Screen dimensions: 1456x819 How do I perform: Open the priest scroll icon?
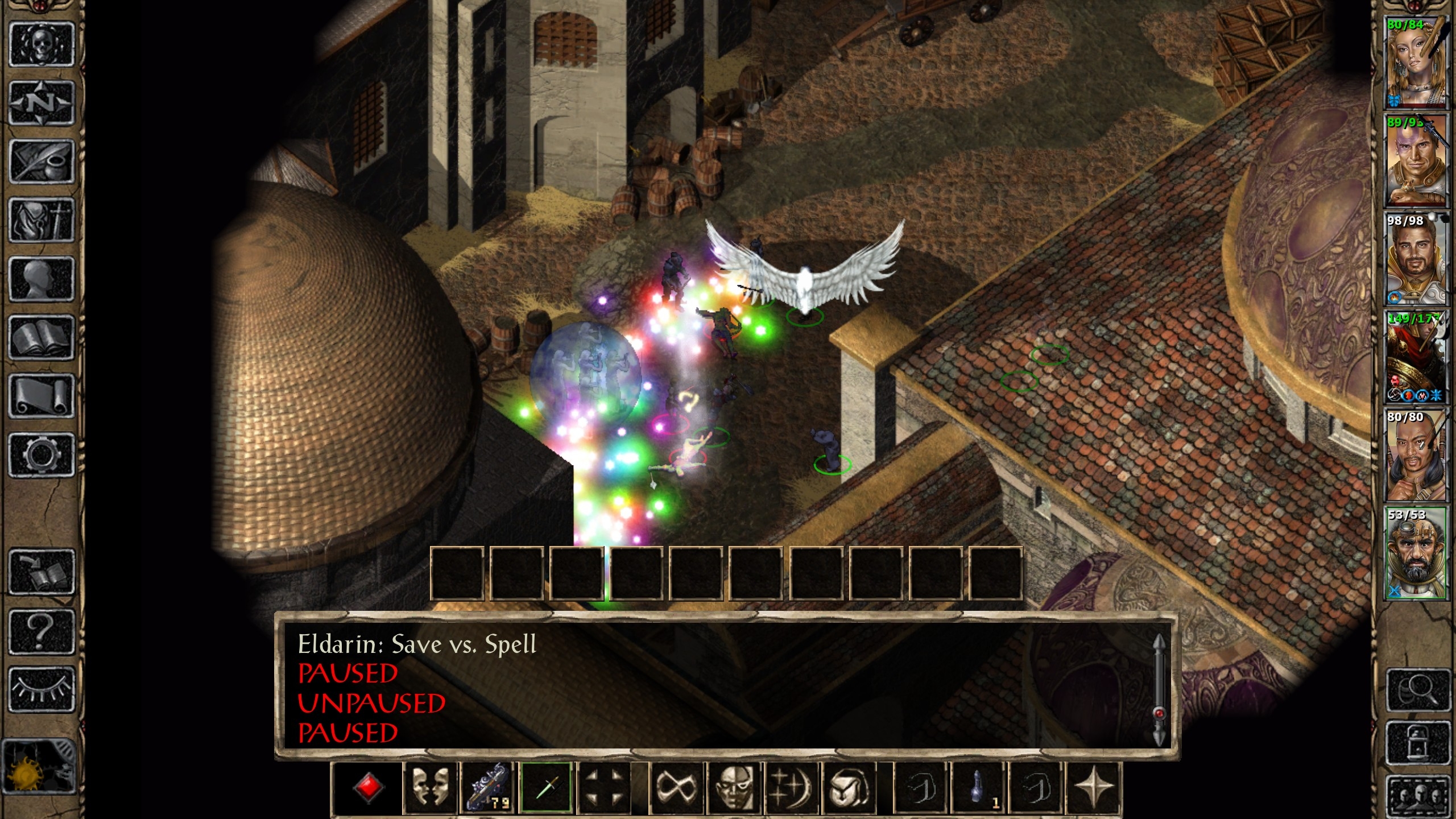[42, 397]
